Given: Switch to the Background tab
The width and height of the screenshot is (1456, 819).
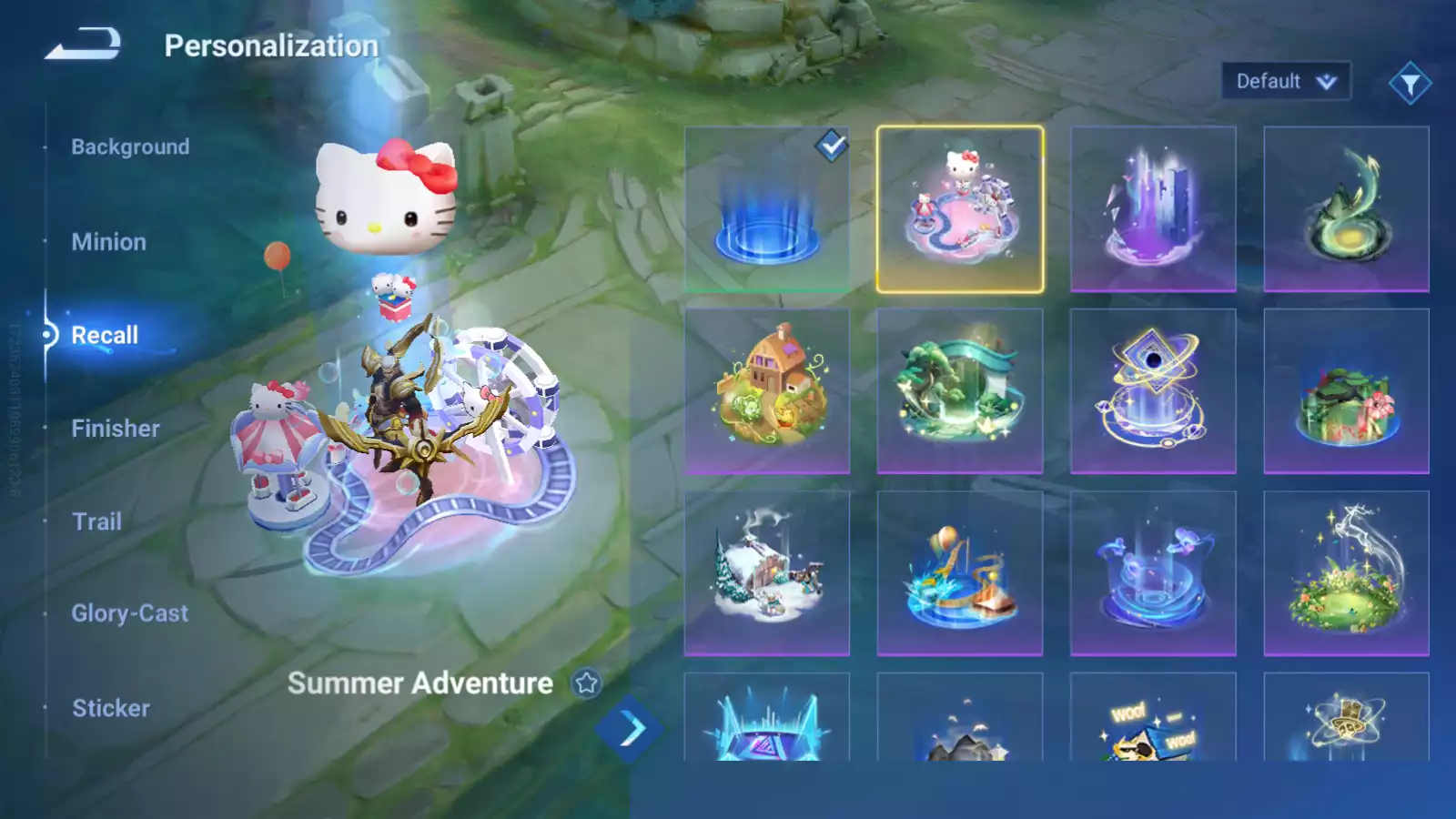Looking at the screenshot, I should click(130, 147).
